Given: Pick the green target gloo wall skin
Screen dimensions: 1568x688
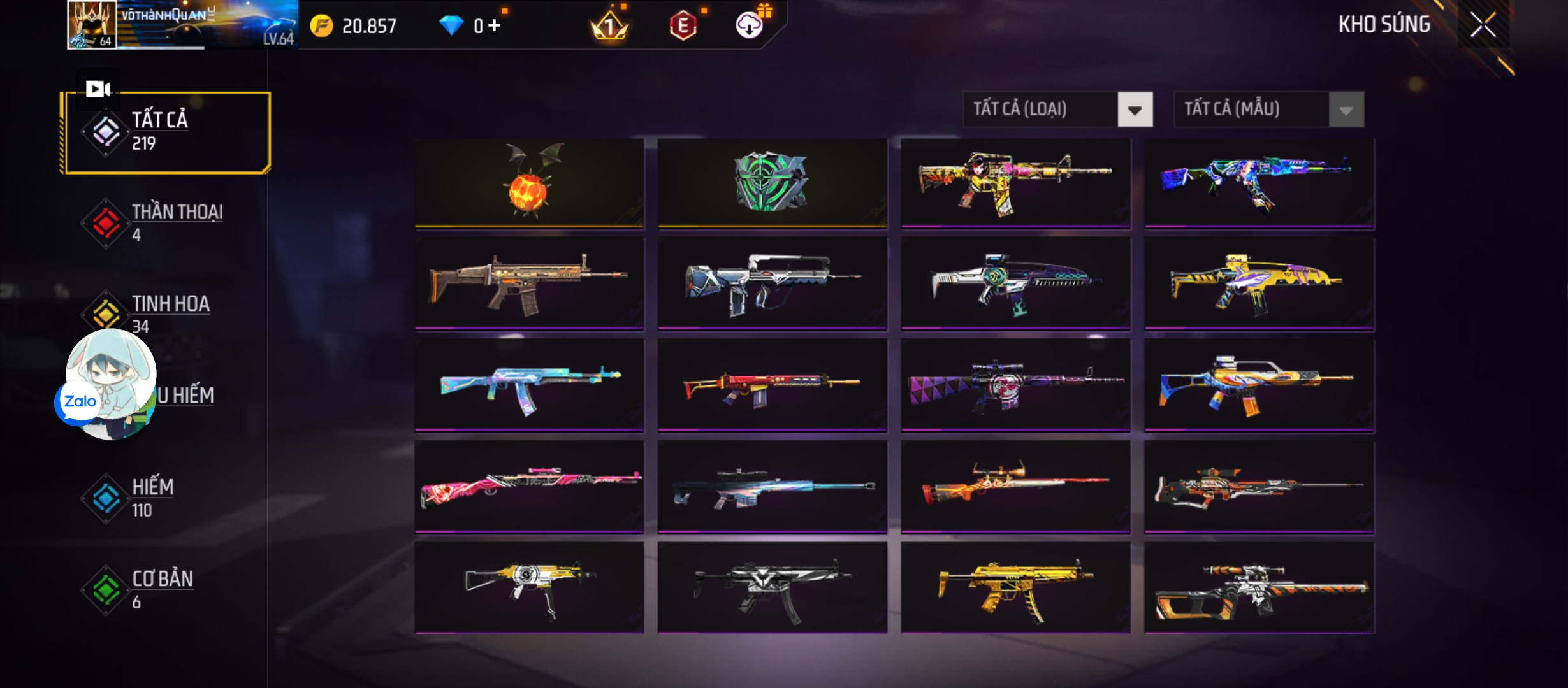Looking at the screenshot, I should 772,182.
